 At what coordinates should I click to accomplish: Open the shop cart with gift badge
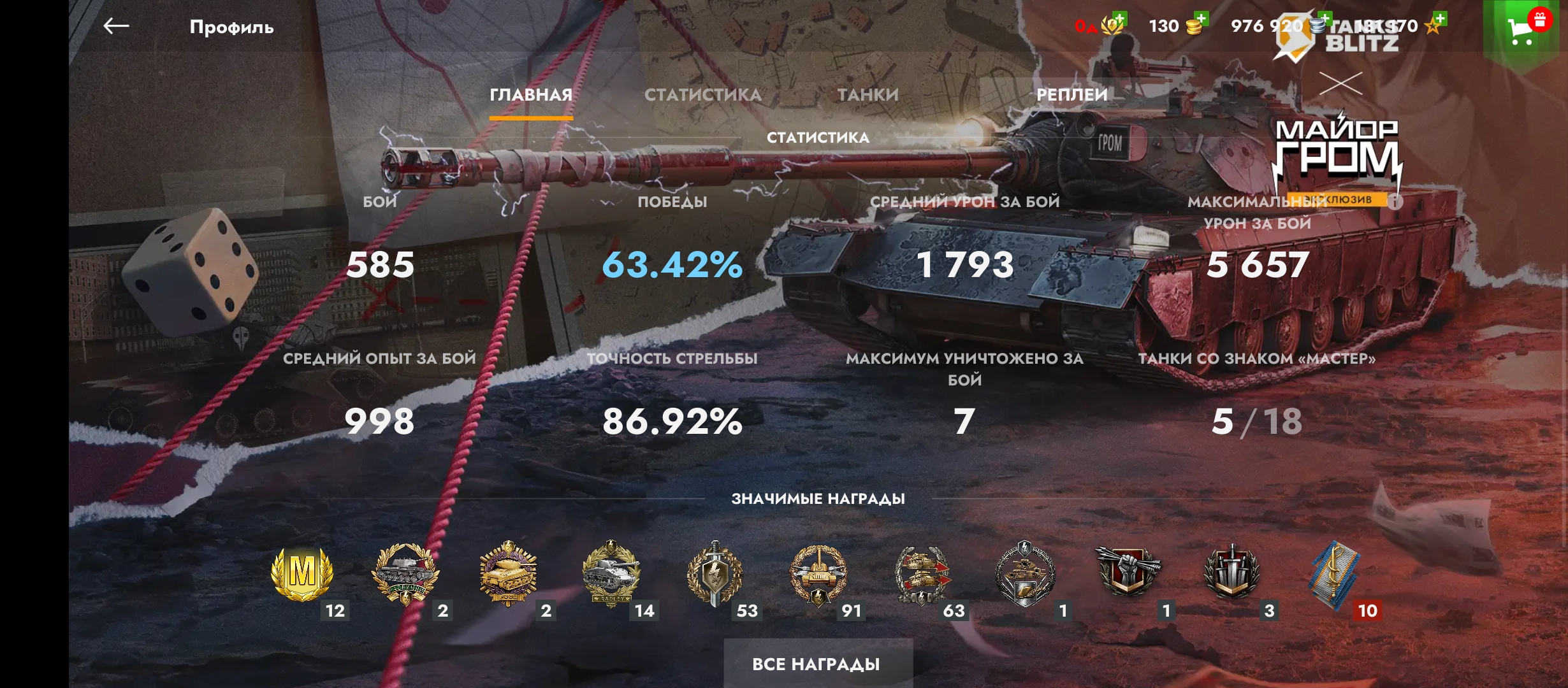point(1523,29)
